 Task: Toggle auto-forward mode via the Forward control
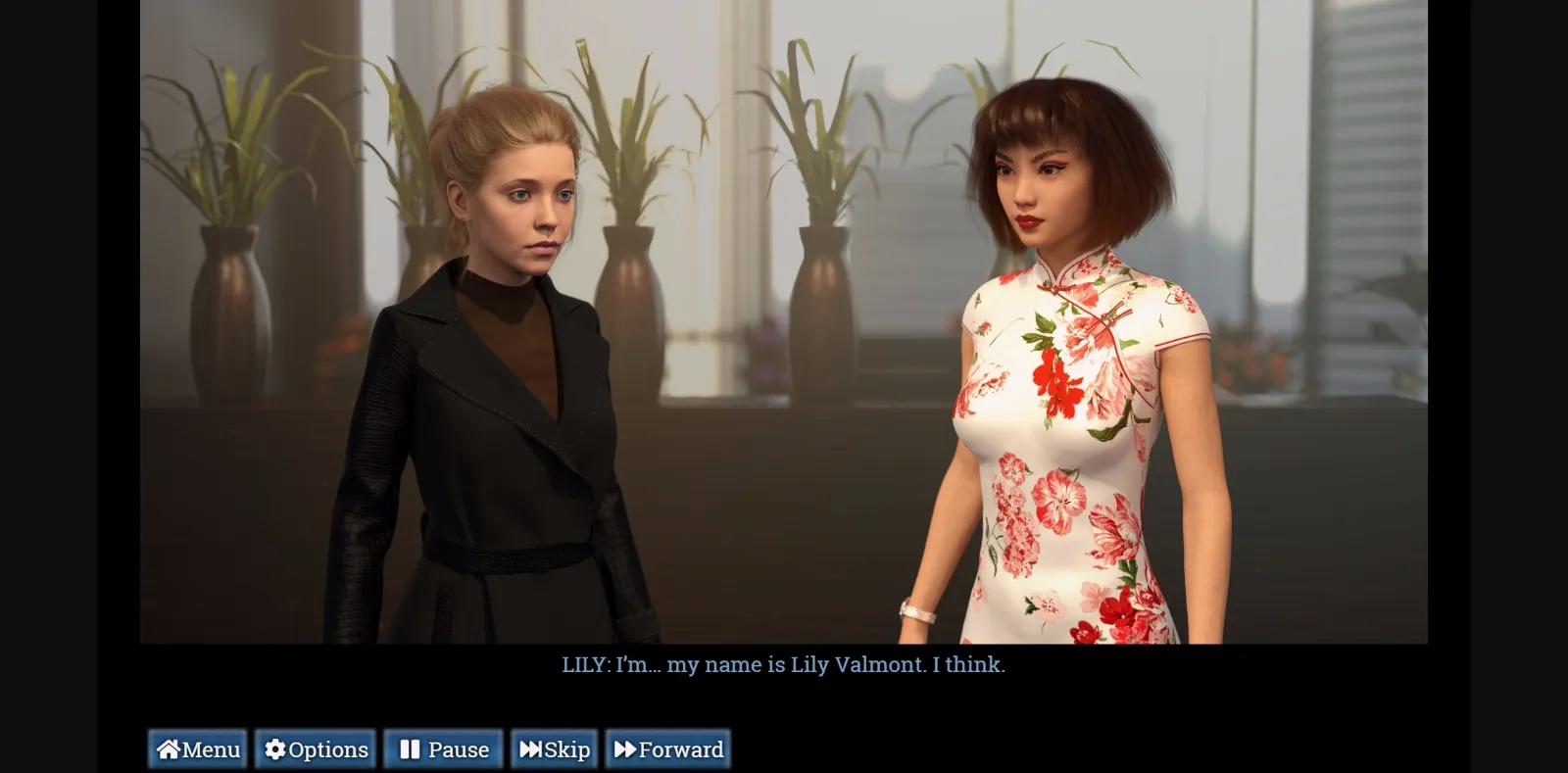point(667,749)
